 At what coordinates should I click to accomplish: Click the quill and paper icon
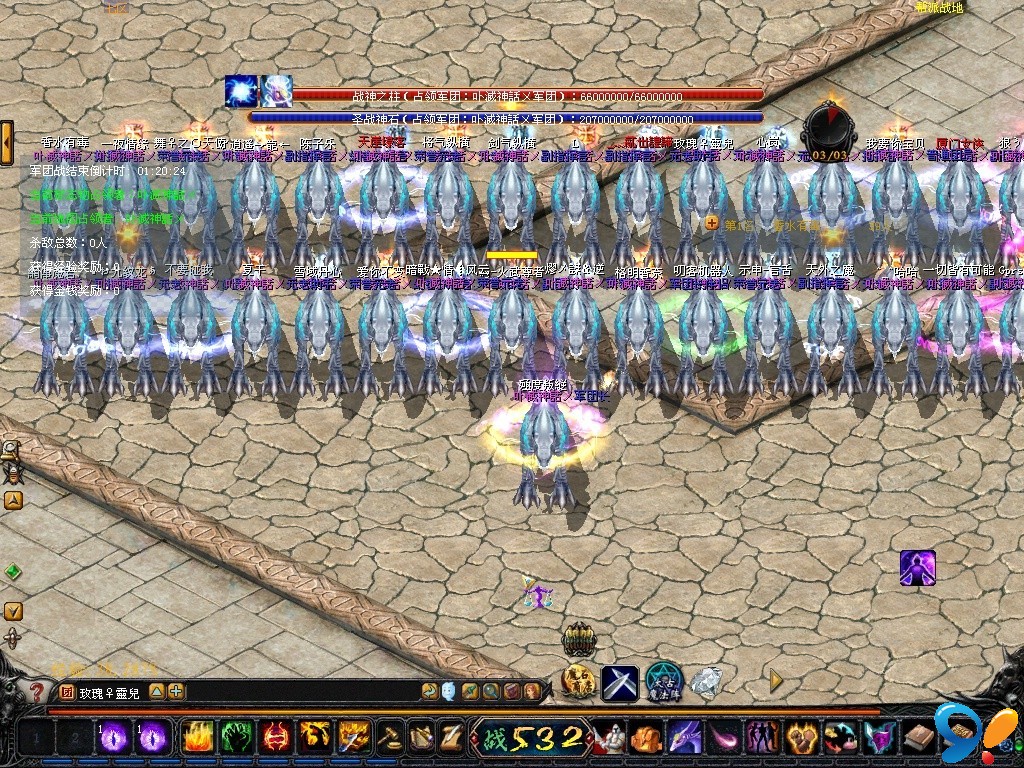pos(452,738)
